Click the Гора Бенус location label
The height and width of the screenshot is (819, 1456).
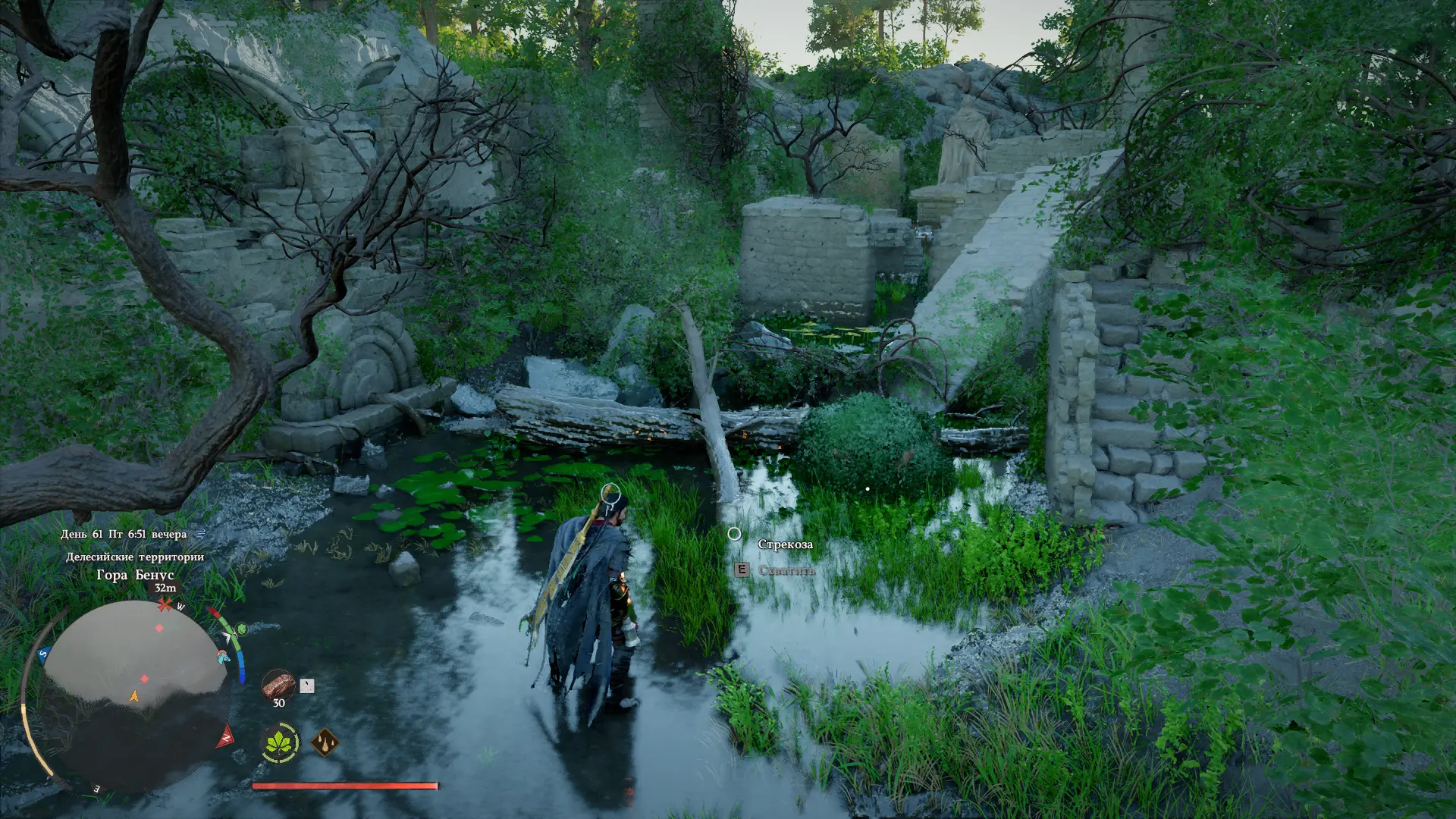(135, 575)
